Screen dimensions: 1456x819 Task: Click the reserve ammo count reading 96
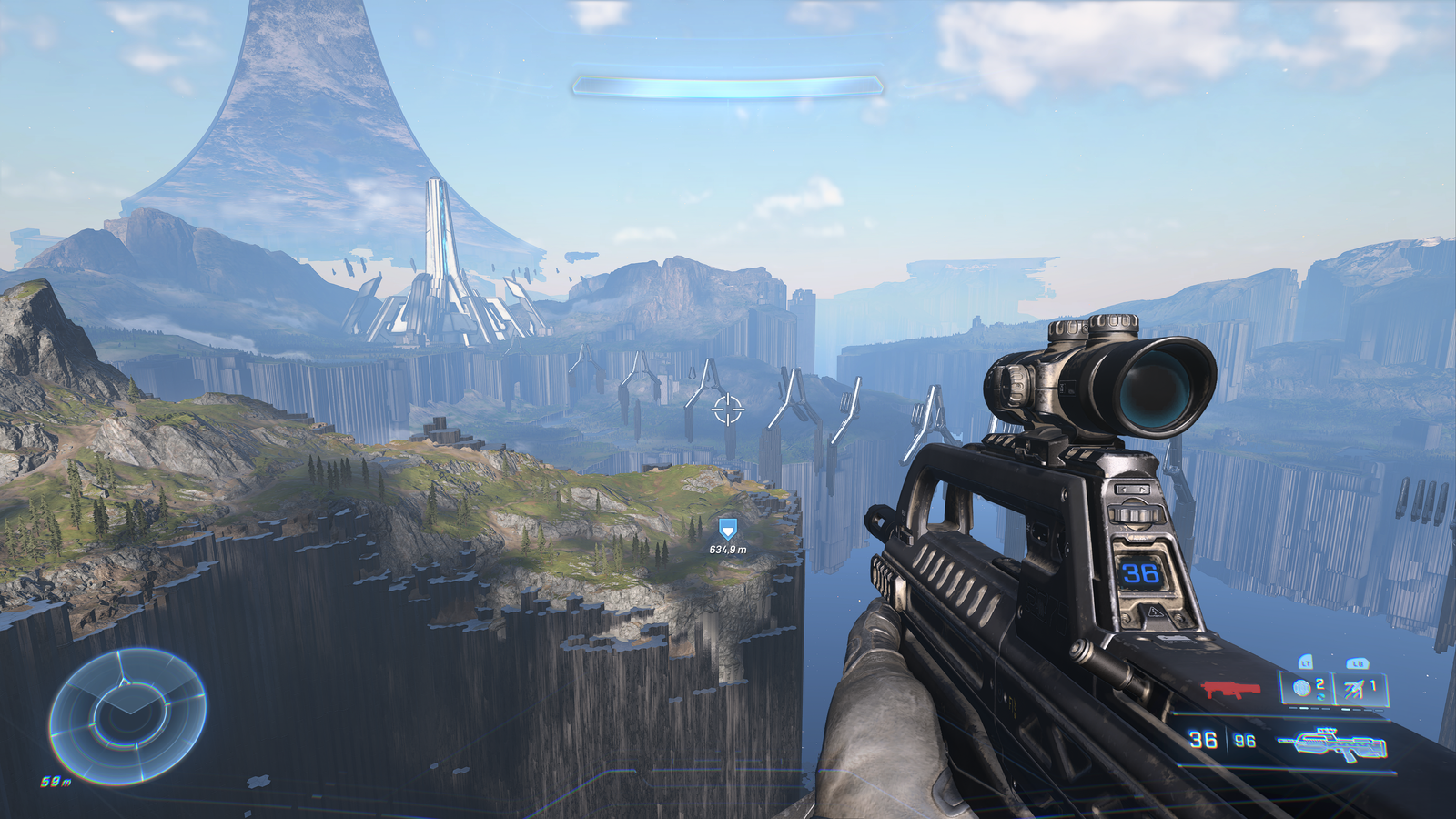tap(1245, 741)
